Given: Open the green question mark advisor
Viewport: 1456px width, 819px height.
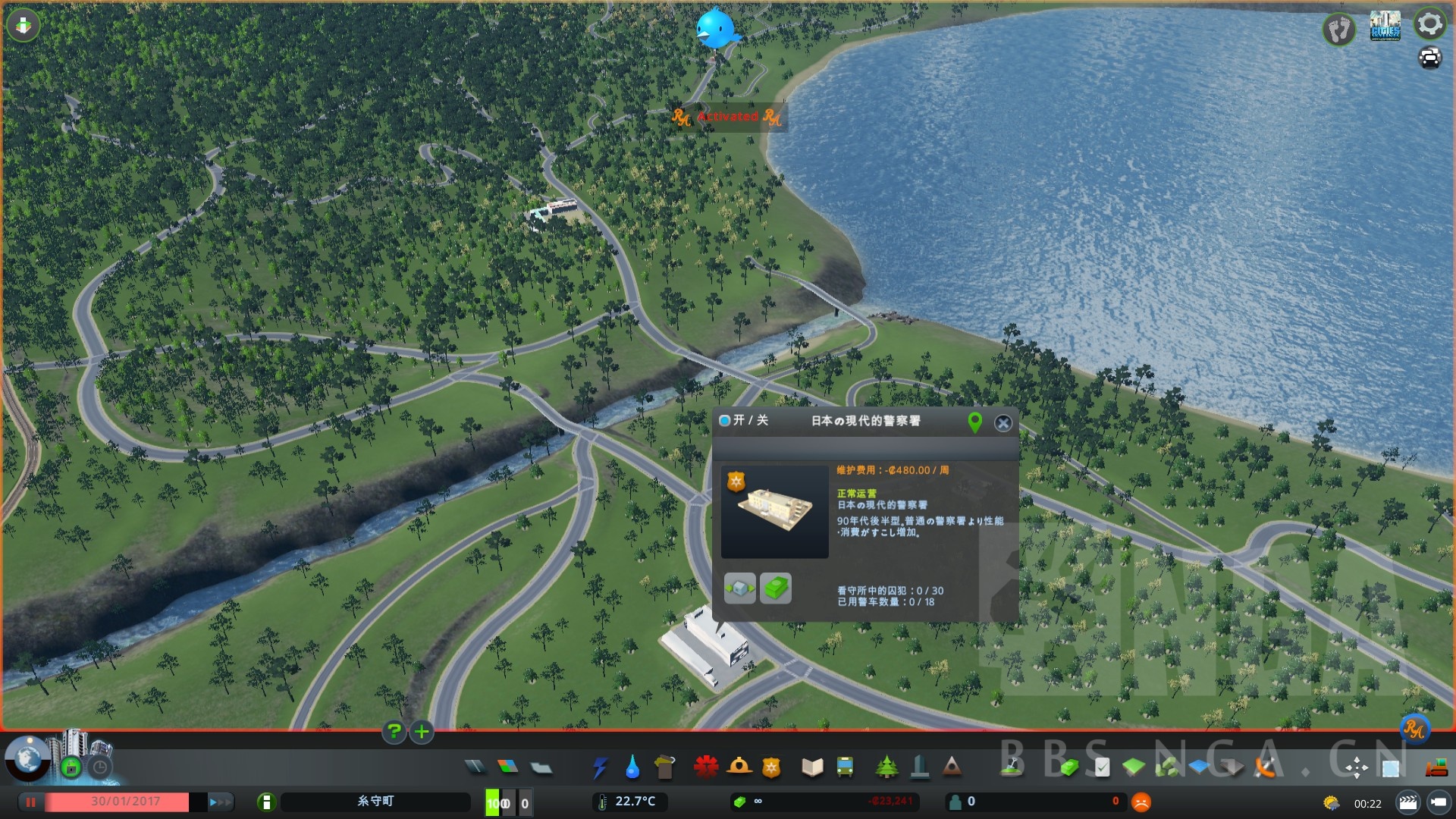Looking at the screenshot, I should coord(394,732).
